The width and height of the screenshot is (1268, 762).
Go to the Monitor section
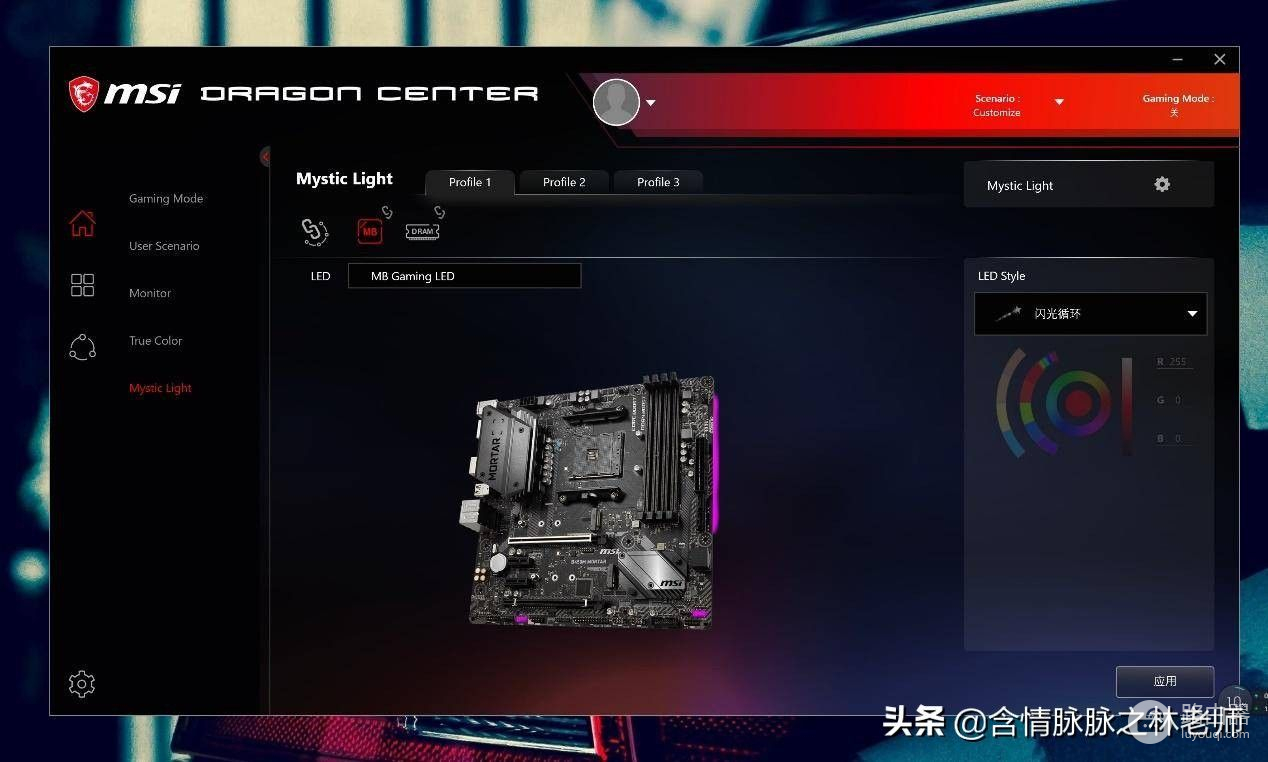pos(150,293)
